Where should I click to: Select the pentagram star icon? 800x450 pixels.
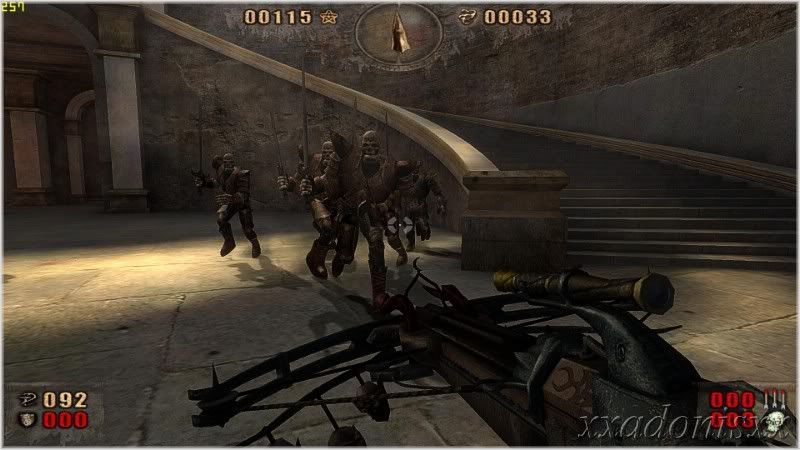(x=330, y=17)
